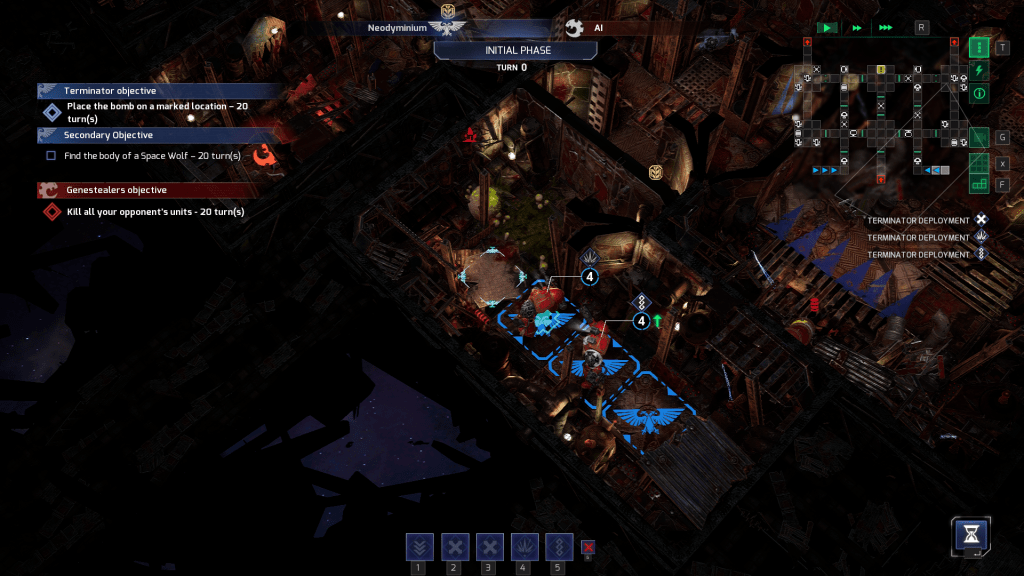
Task: Select the sergeant chevrons unit card
Action: pos(420,547)
